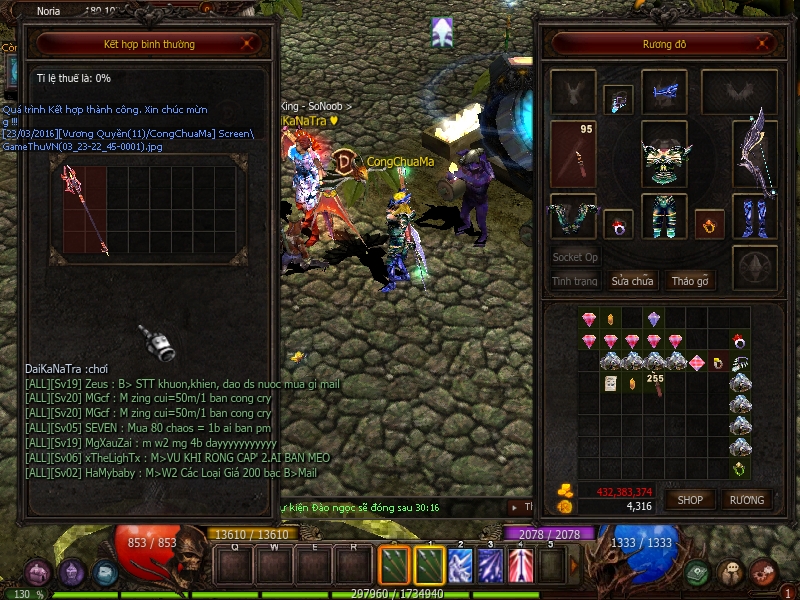Screen dimensions: 800x600
Task: Click the Tình trạng status button
Action: [x=575, y=281]
